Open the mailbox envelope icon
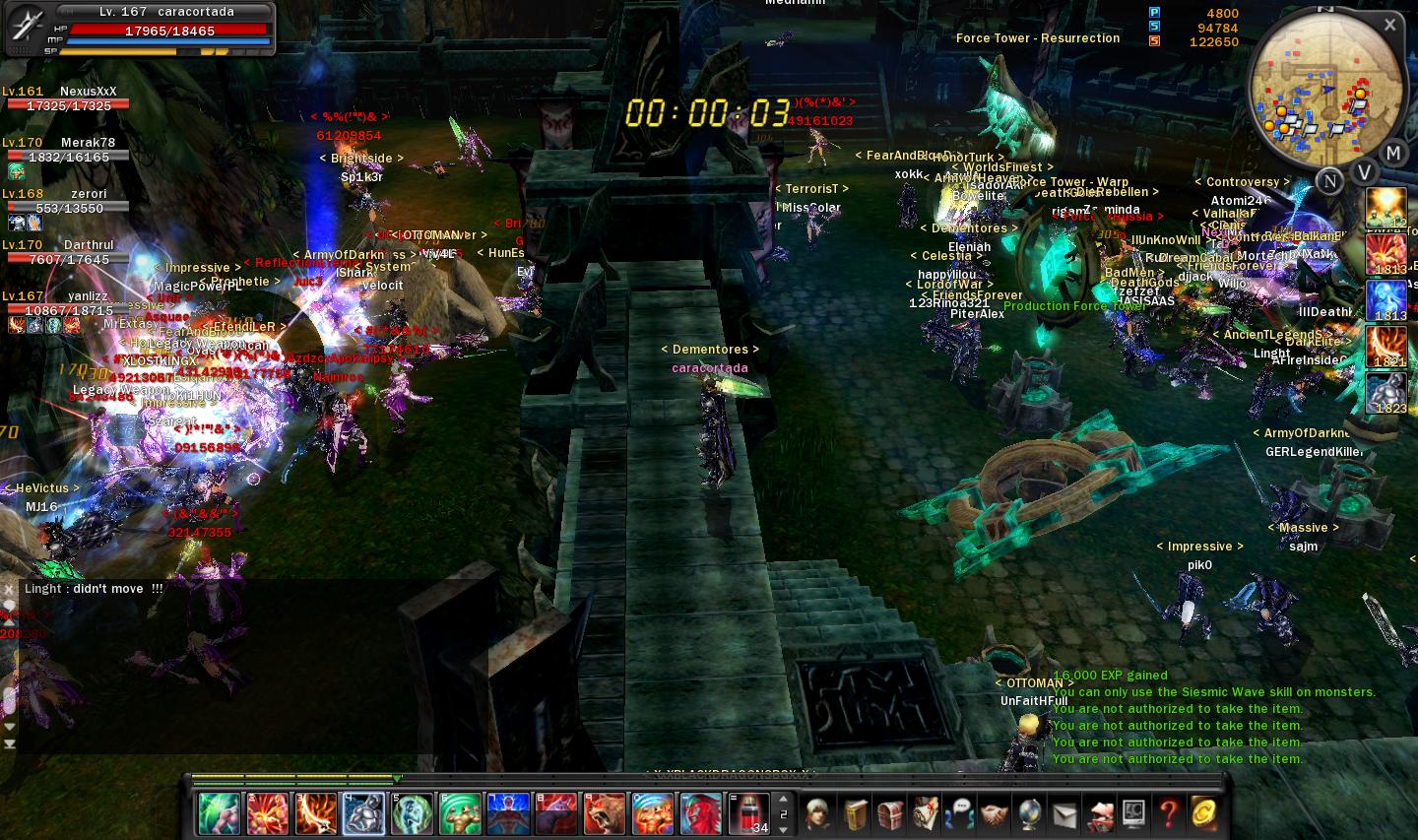This screenshot has height=840, width=1418. [1063, 813]
